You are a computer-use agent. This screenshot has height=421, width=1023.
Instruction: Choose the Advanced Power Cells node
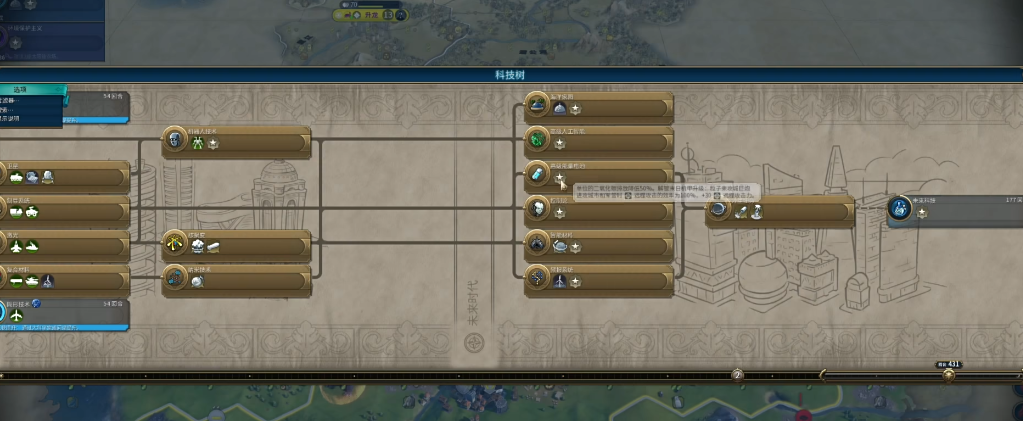[600, 175]
